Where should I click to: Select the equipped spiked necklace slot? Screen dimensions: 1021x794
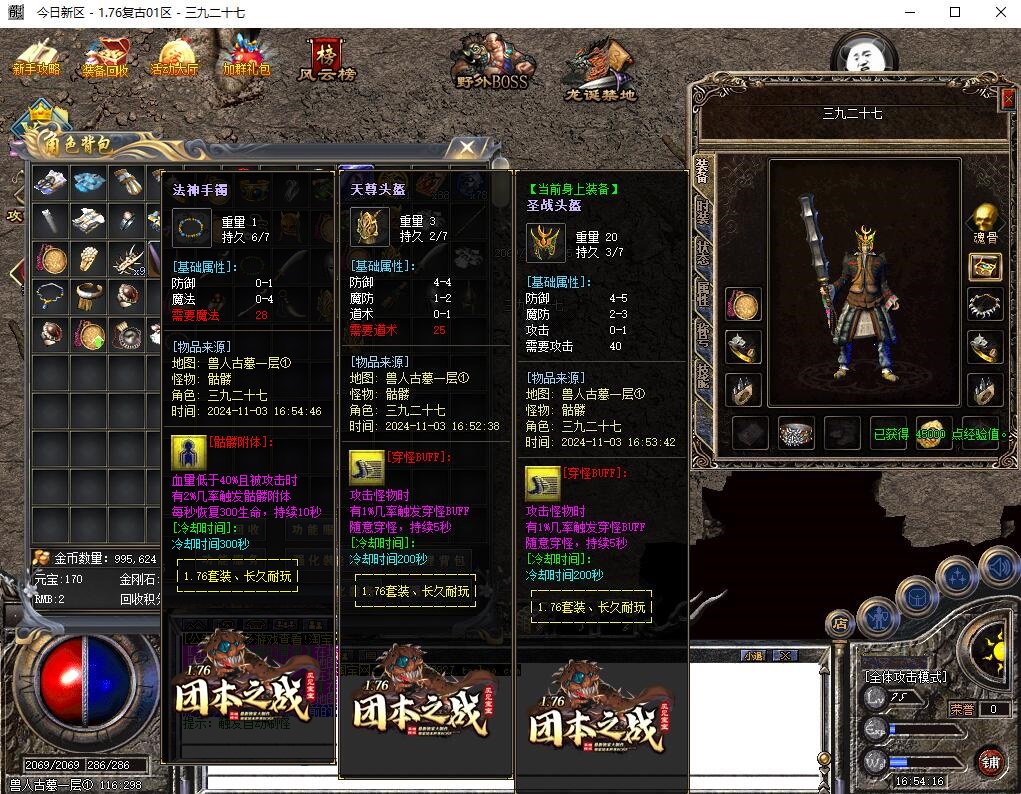(x=985, y=304)
